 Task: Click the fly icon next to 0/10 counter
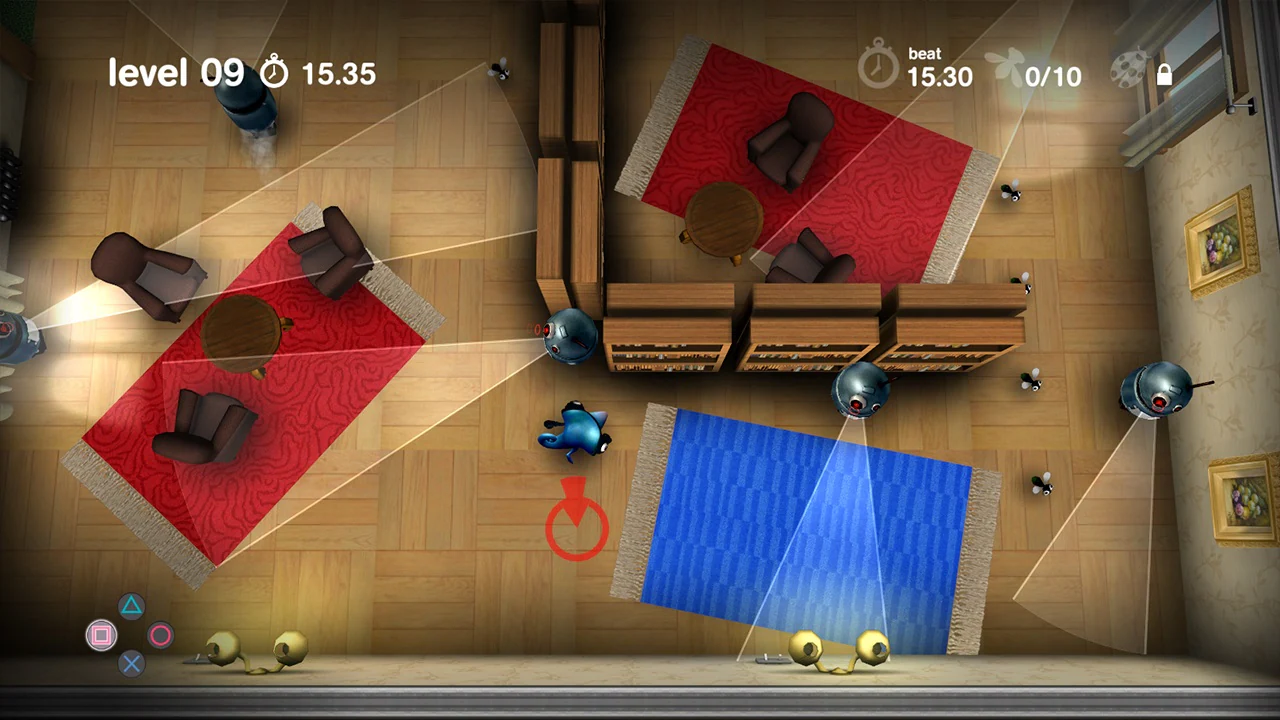point(1005,65)
